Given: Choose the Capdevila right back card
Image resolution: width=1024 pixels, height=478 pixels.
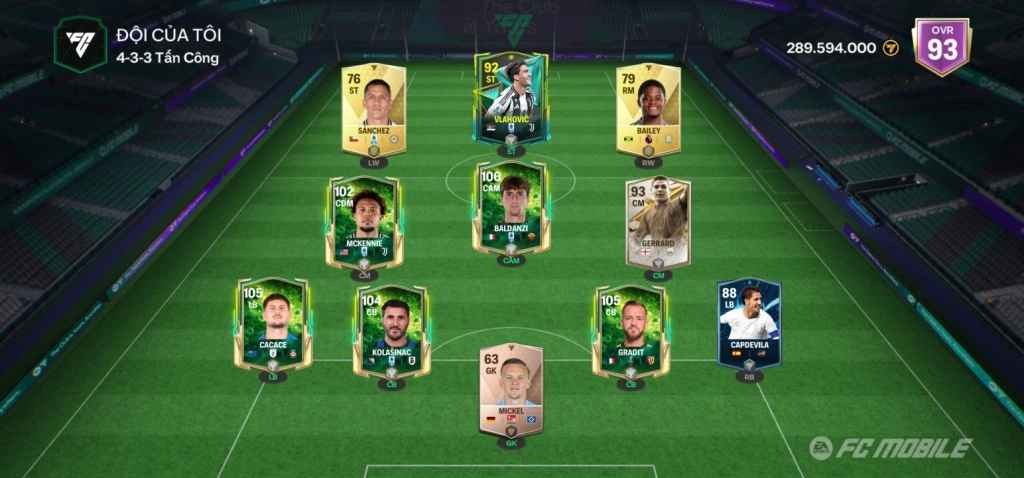Looking at the screenshot, I should click(749, 324).
